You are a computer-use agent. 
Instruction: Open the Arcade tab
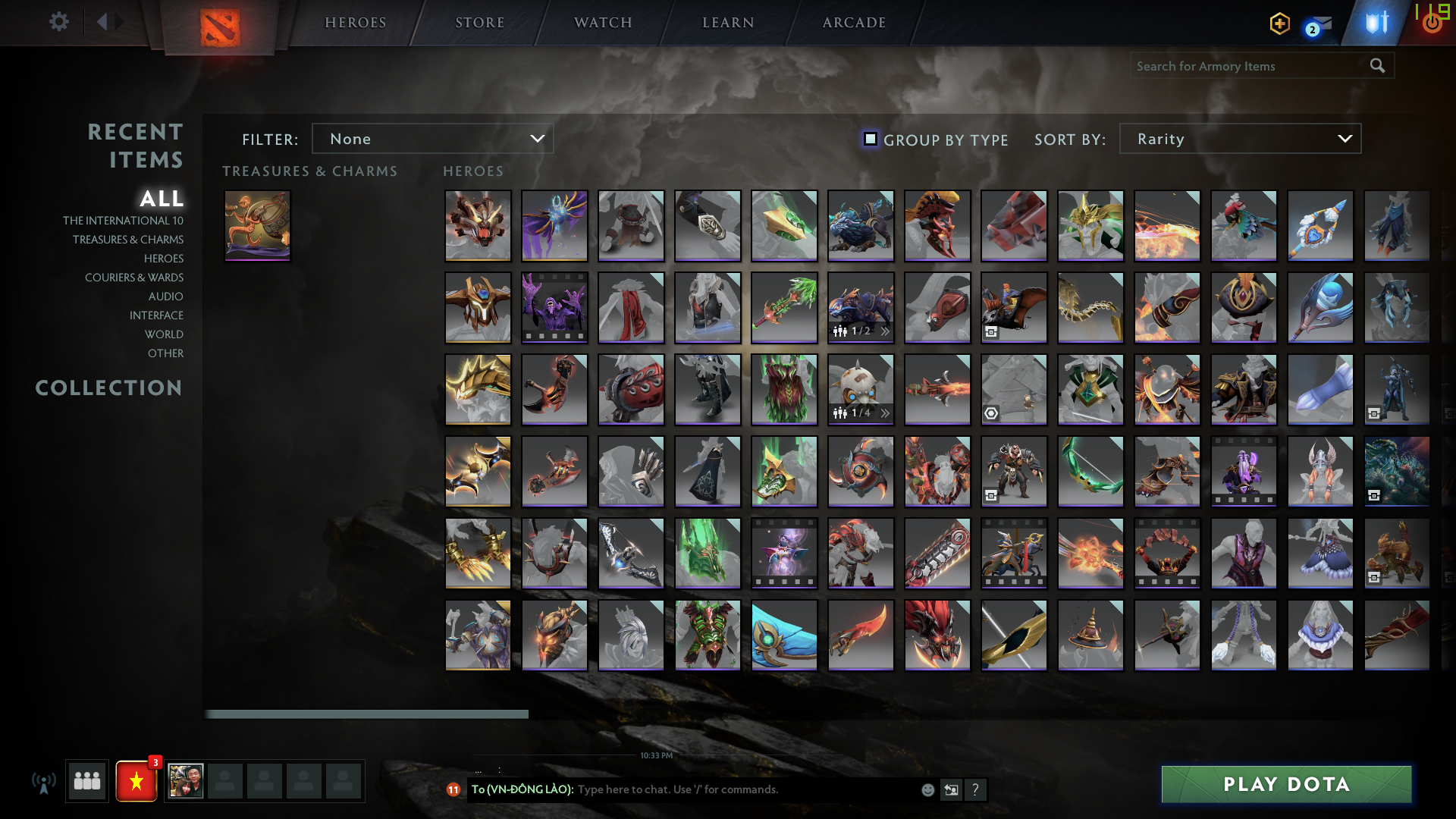852,23
